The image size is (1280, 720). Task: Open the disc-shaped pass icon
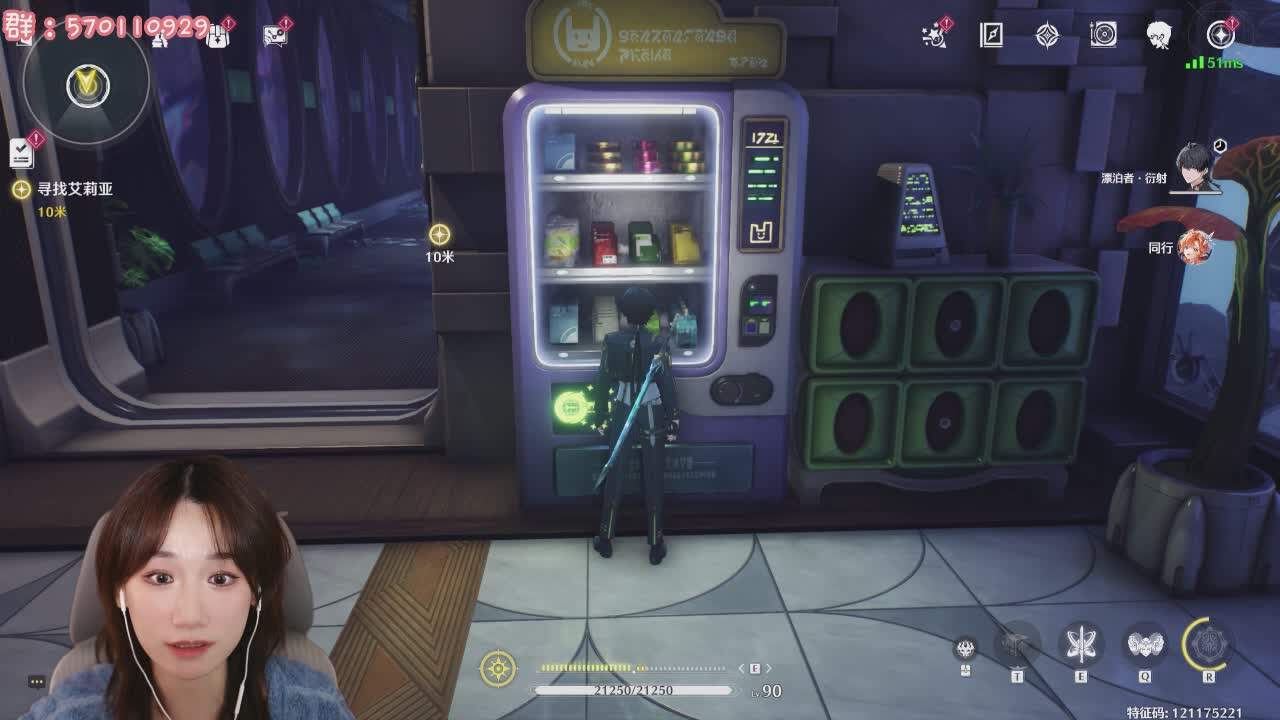[1103, 36]
